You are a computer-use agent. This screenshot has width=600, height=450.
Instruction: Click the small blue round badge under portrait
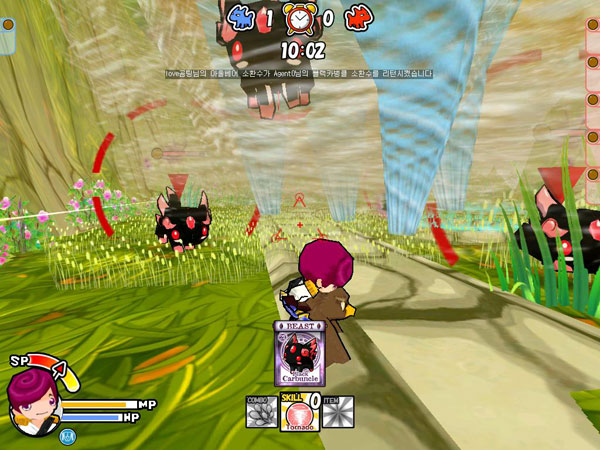pos(67,435)
